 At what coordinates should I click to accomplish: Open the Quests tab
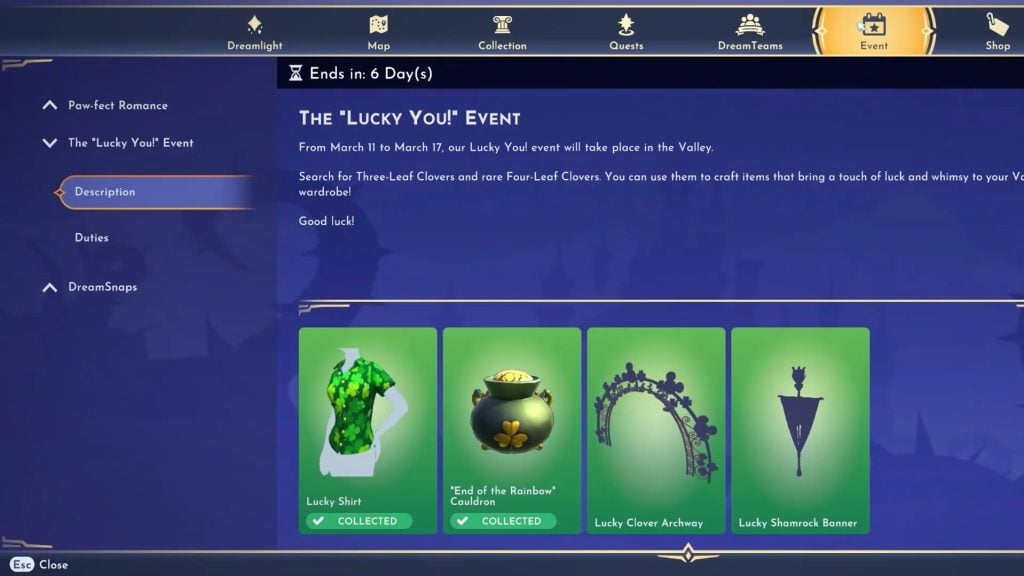(626, 31)
